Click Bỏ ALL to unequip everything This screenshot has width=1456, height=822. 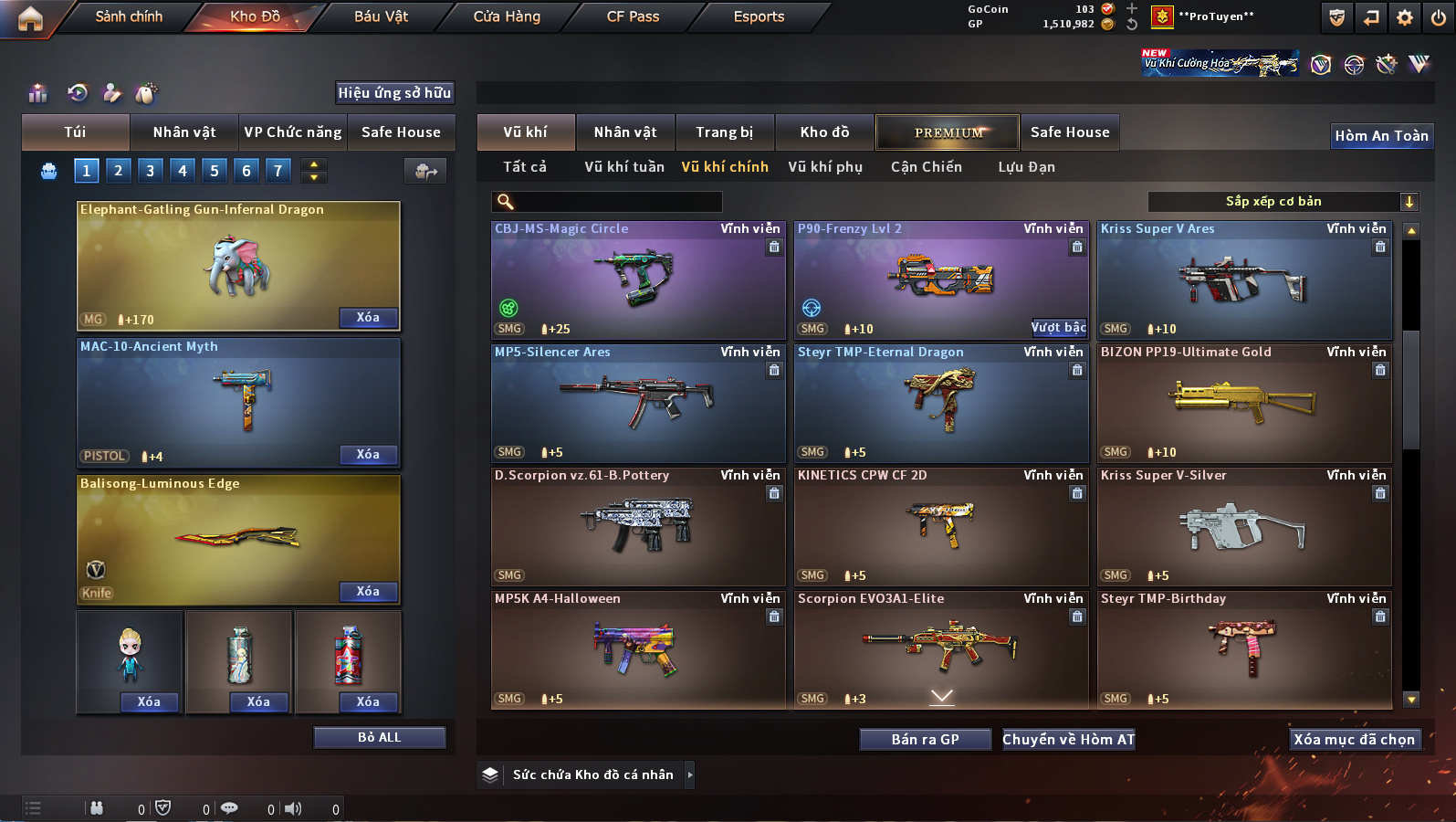379,737
